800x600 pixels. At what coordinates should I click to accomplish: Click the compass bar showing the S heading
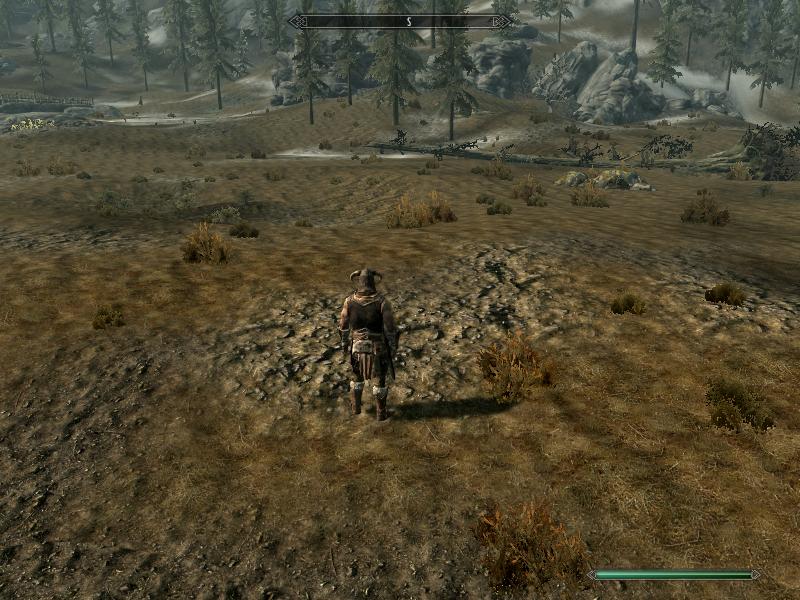[400, 21]
